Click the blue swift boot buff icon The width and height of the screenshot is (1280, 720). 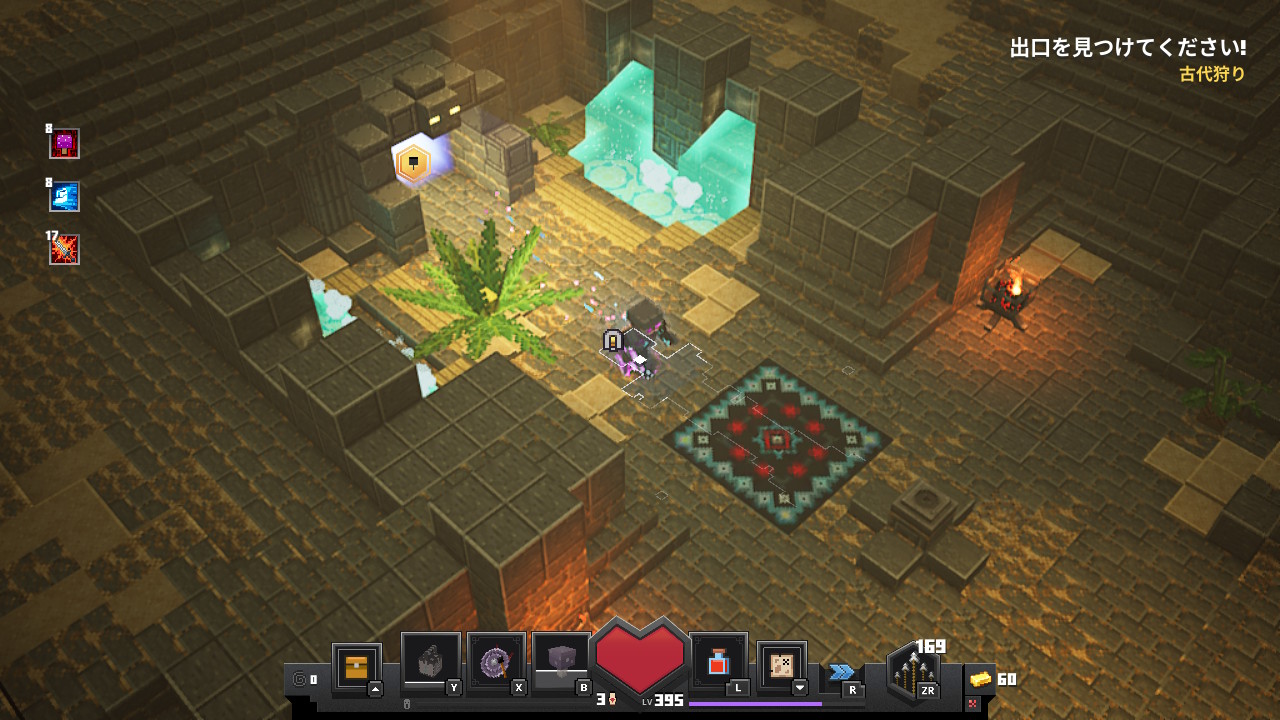click(x=65, y=197)
